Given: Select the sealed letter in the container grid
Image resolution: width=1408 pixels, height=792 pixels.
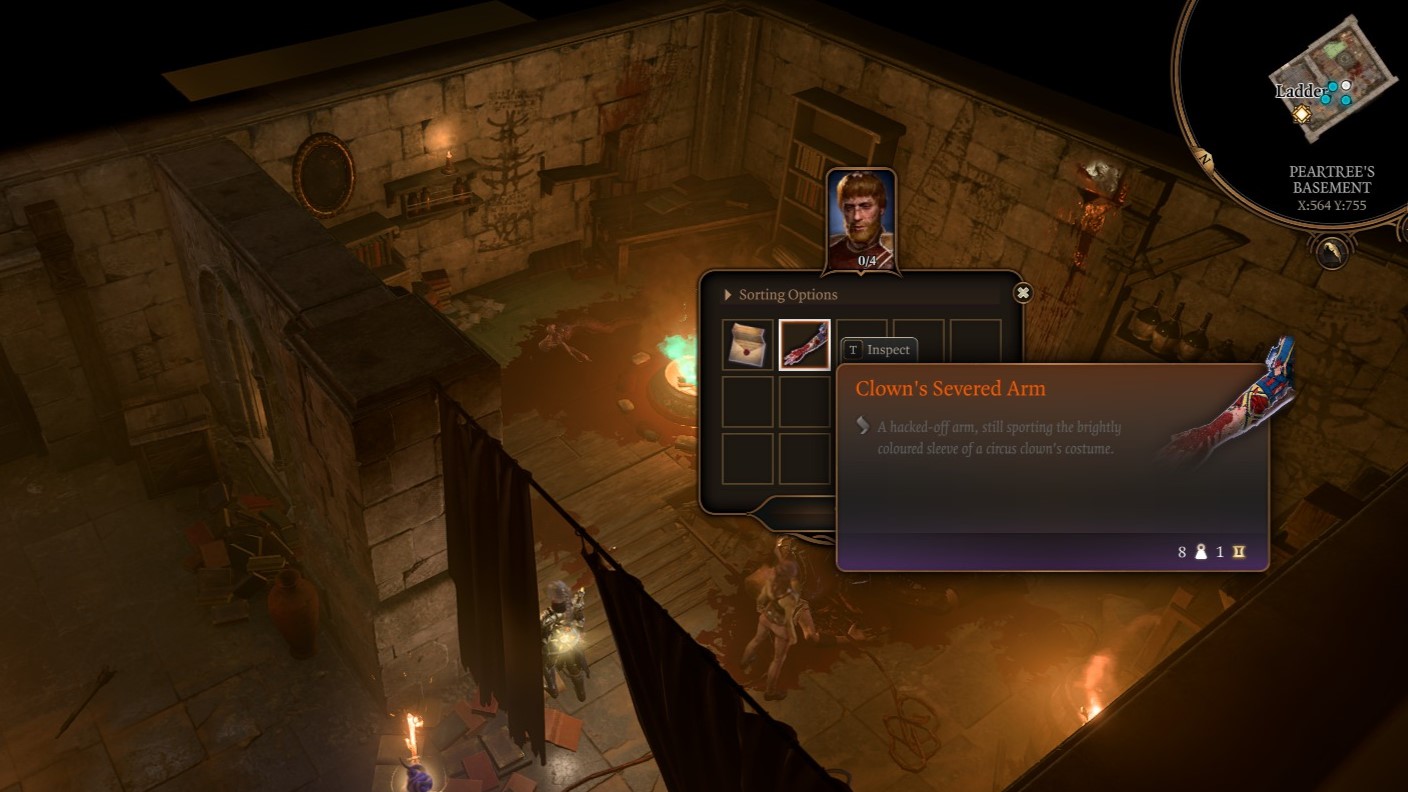Looking at the screenshot, I should tap(746, 344).
